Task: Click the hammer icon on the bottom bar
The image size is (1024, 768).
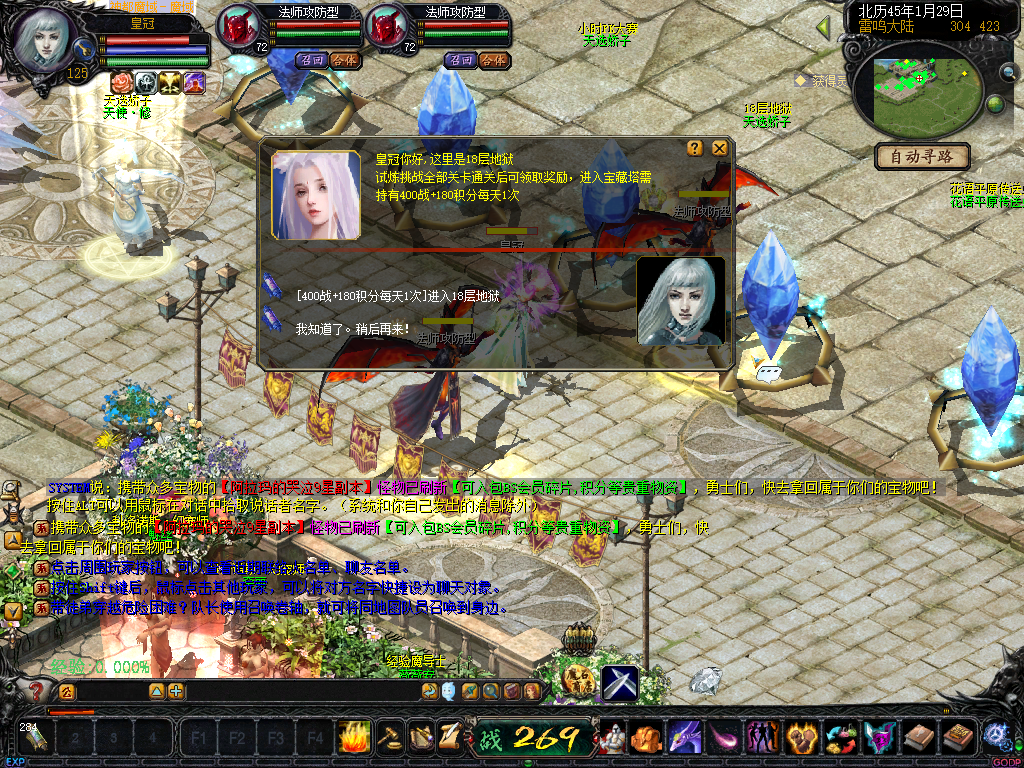Action: click(x=389, y=737)
